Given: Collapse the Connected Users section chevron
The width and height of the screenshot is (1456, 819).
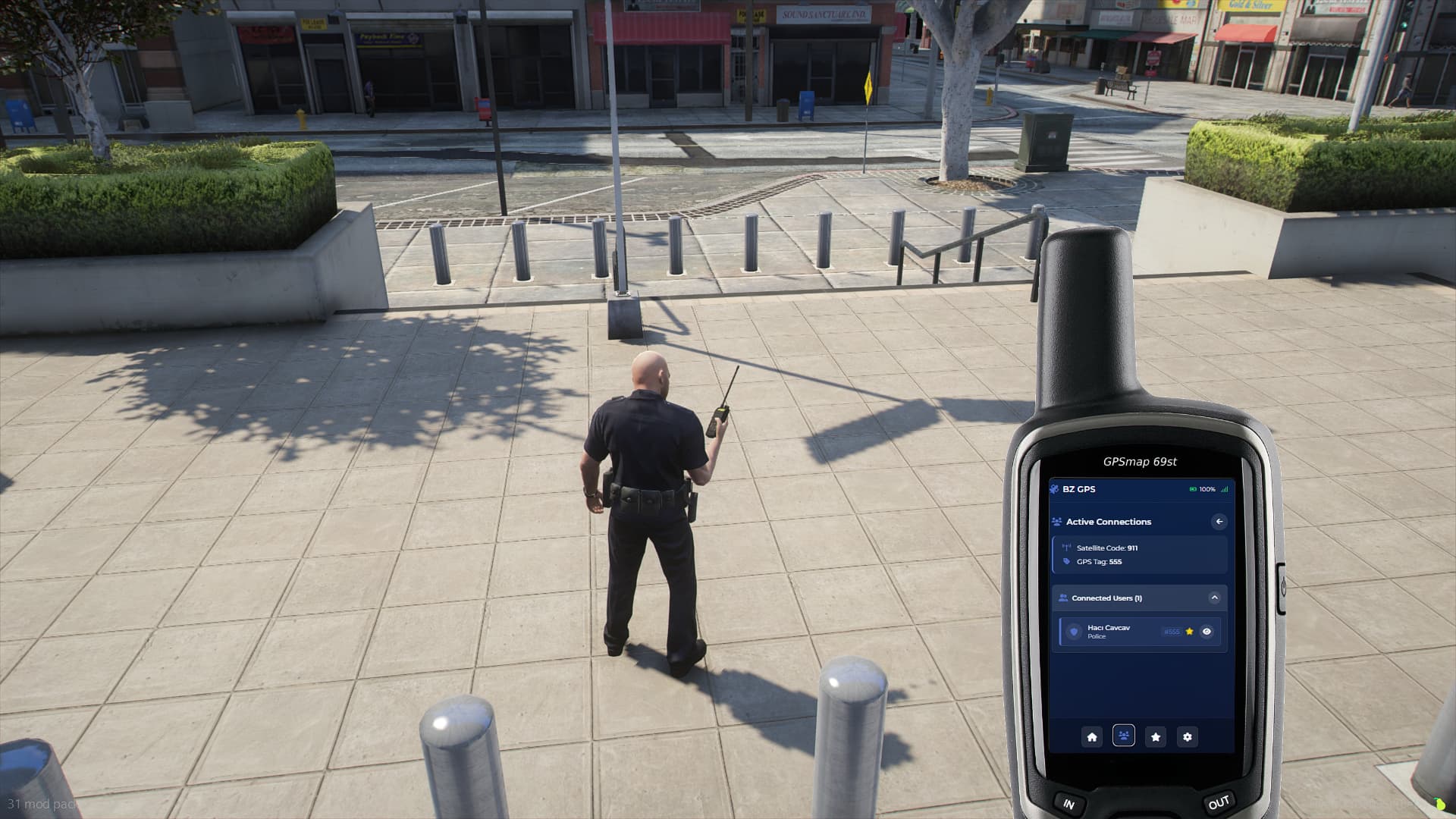Looking at the screenshot, I should click(1215, 598).
